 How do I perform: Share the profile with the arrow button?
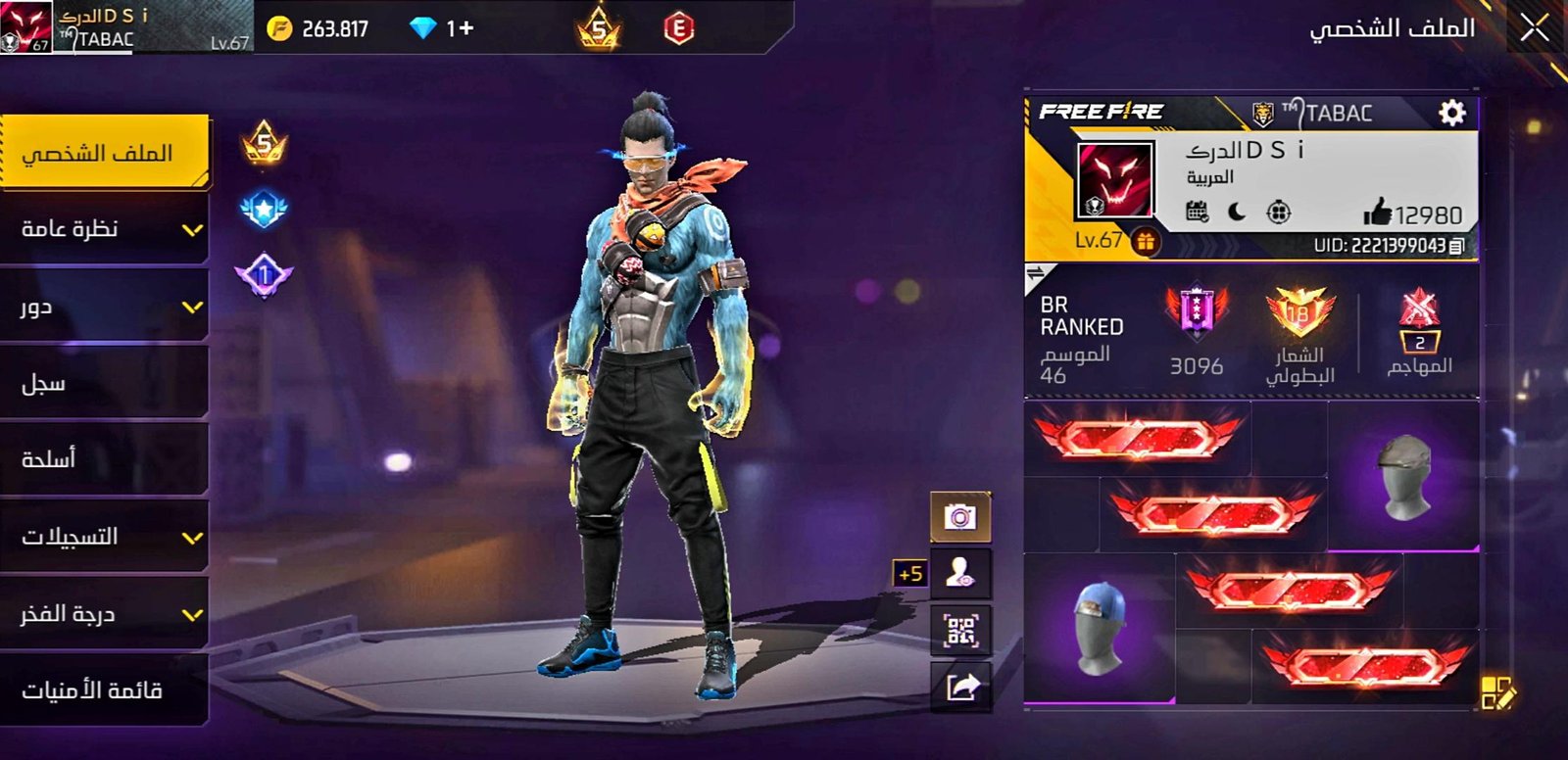coord(960,687)
